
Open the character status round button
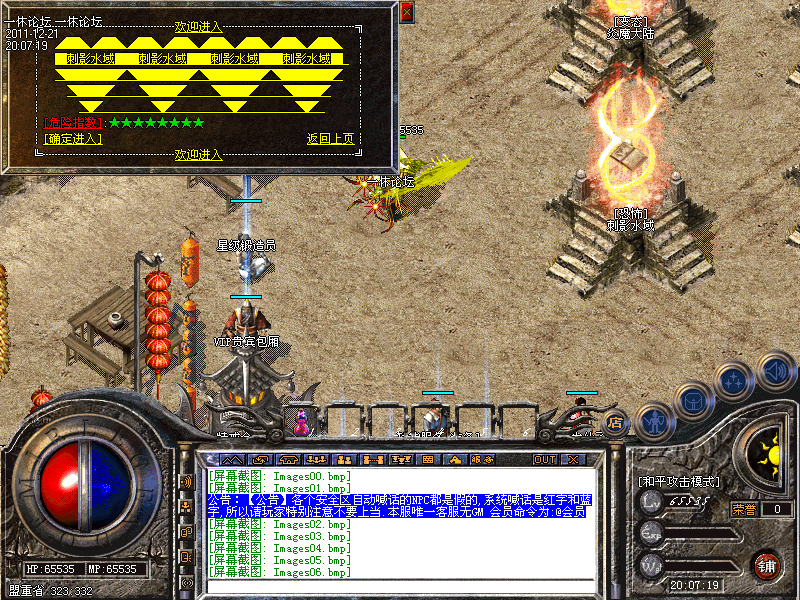point(653,422)
